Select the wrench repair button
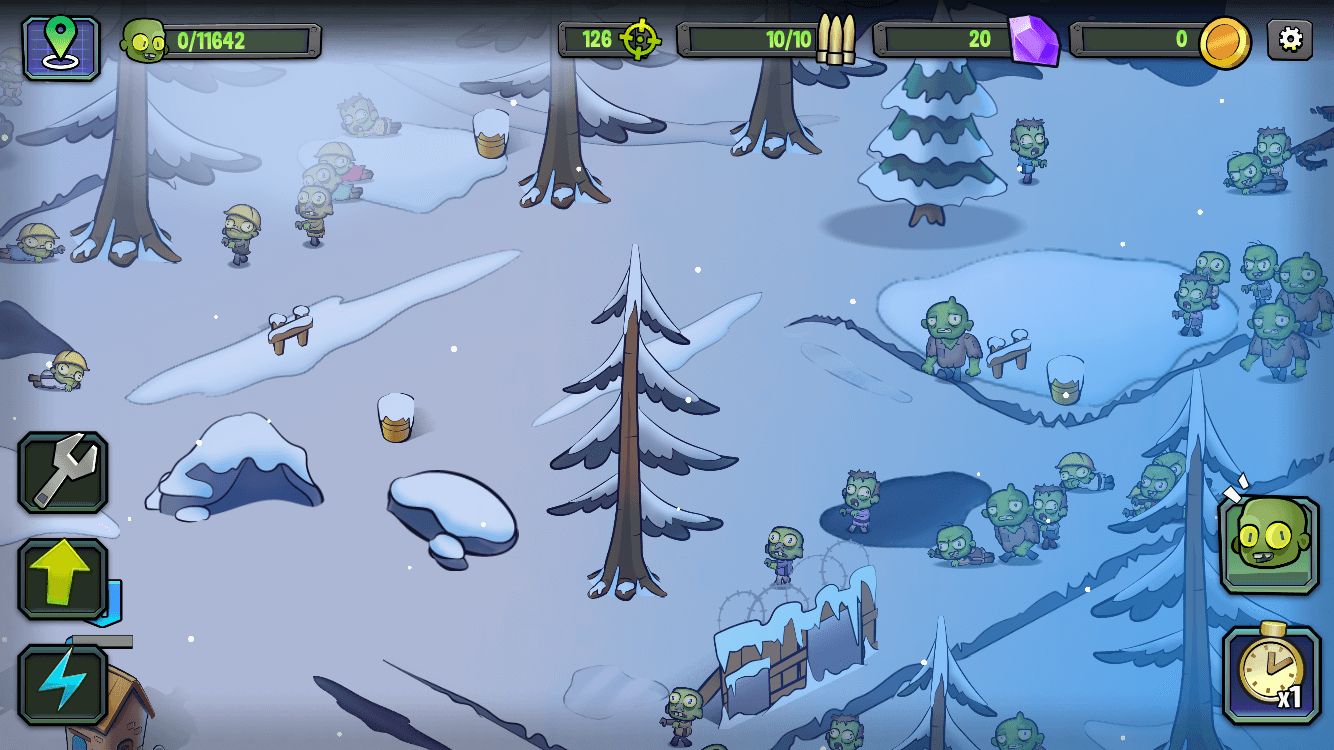The image size is (1334, 750). (x=62, y=473)
